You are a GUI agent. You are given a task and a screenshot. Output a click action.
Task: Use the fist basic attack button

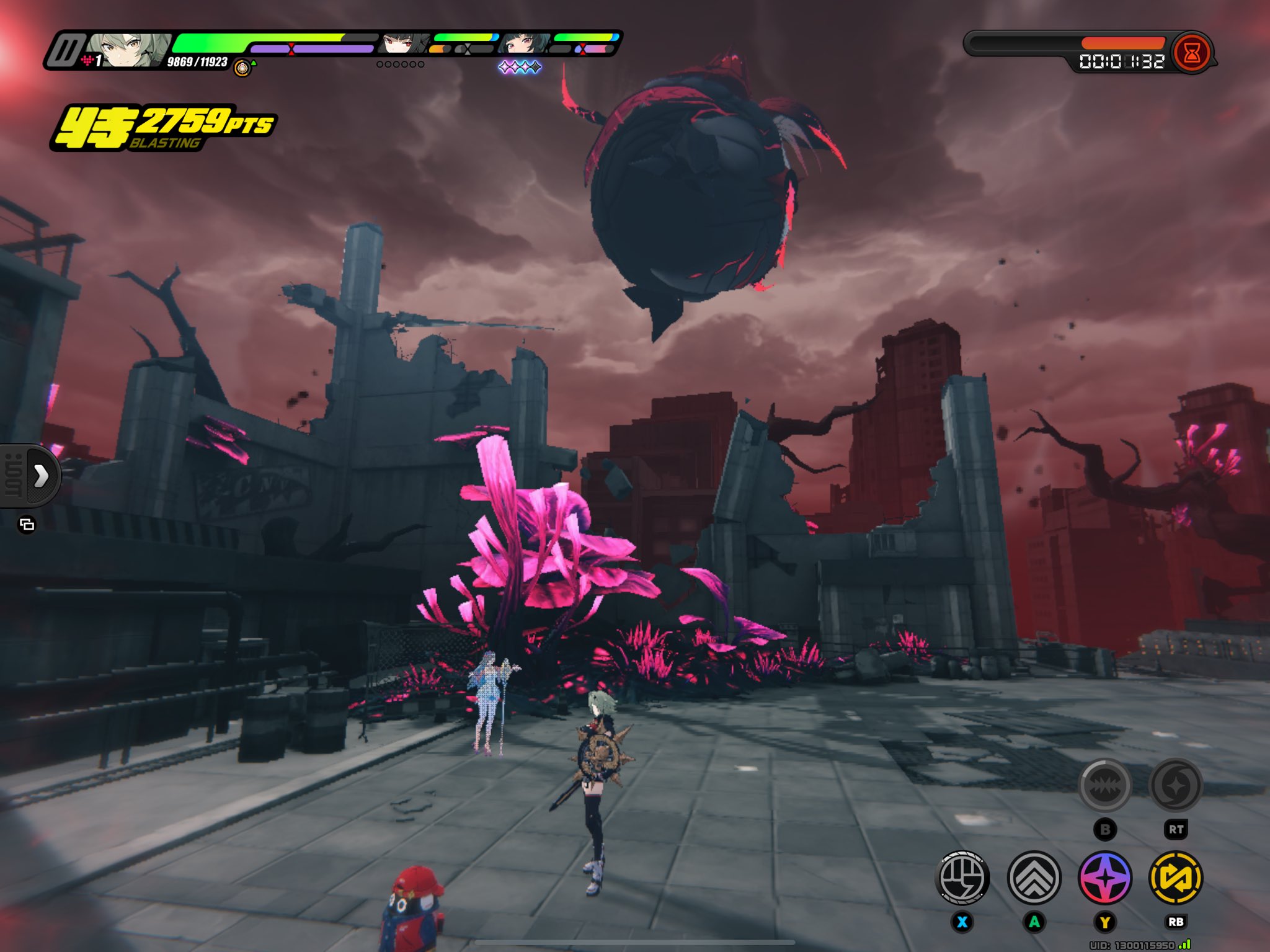962,878
